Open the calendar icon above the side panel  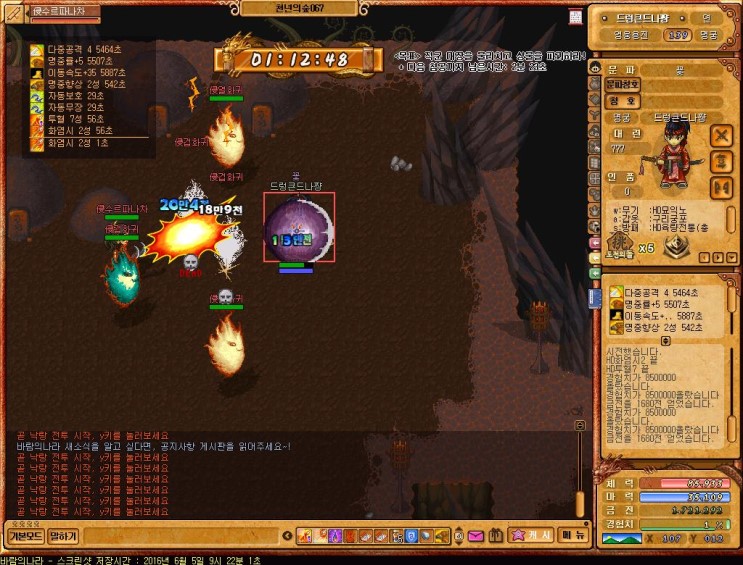pyautogui.click(x=576, y=17)
